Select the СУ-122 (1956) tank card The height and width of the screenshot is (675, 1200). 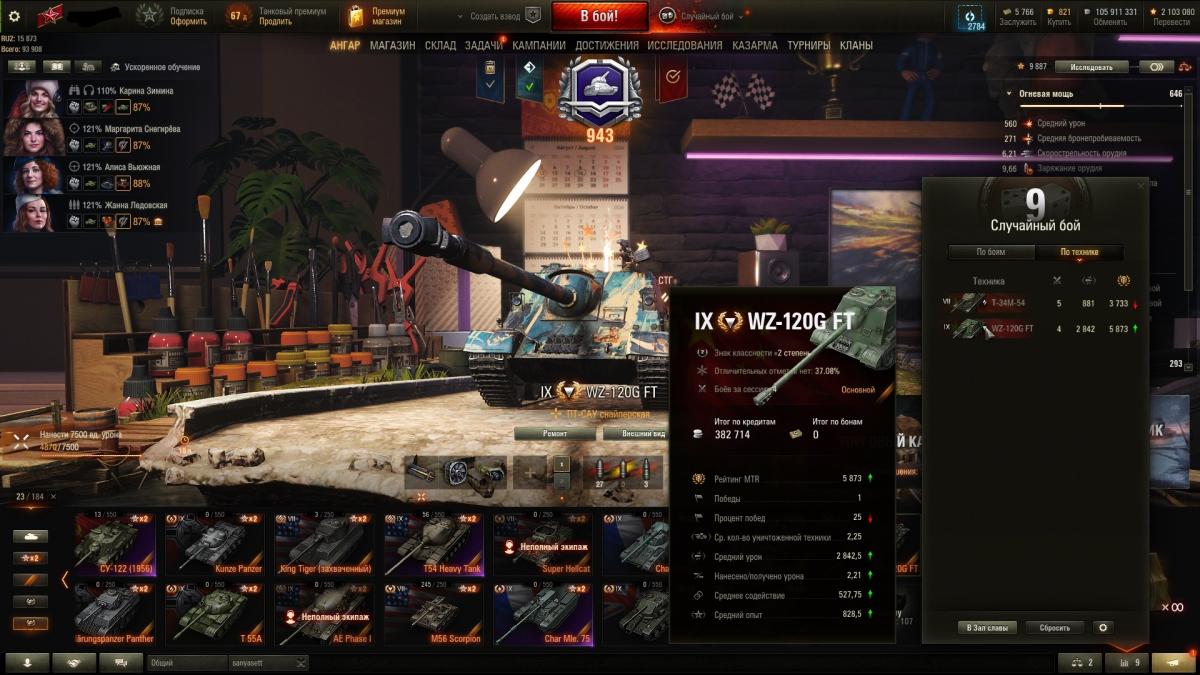(x=114, y=544)
